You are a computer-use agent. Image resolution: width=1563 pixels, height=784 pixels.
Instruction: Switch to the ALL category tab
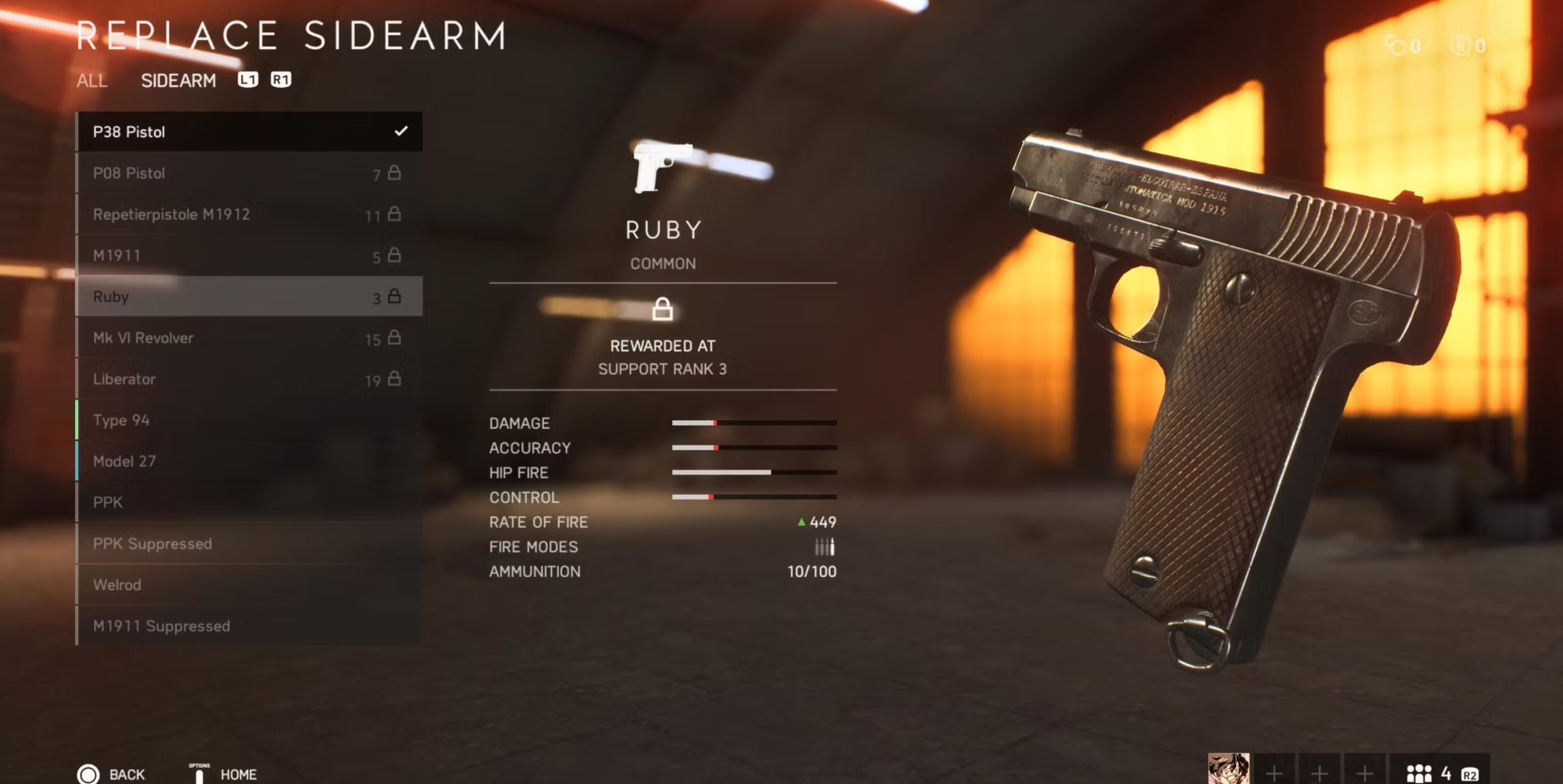pos(92,81)
